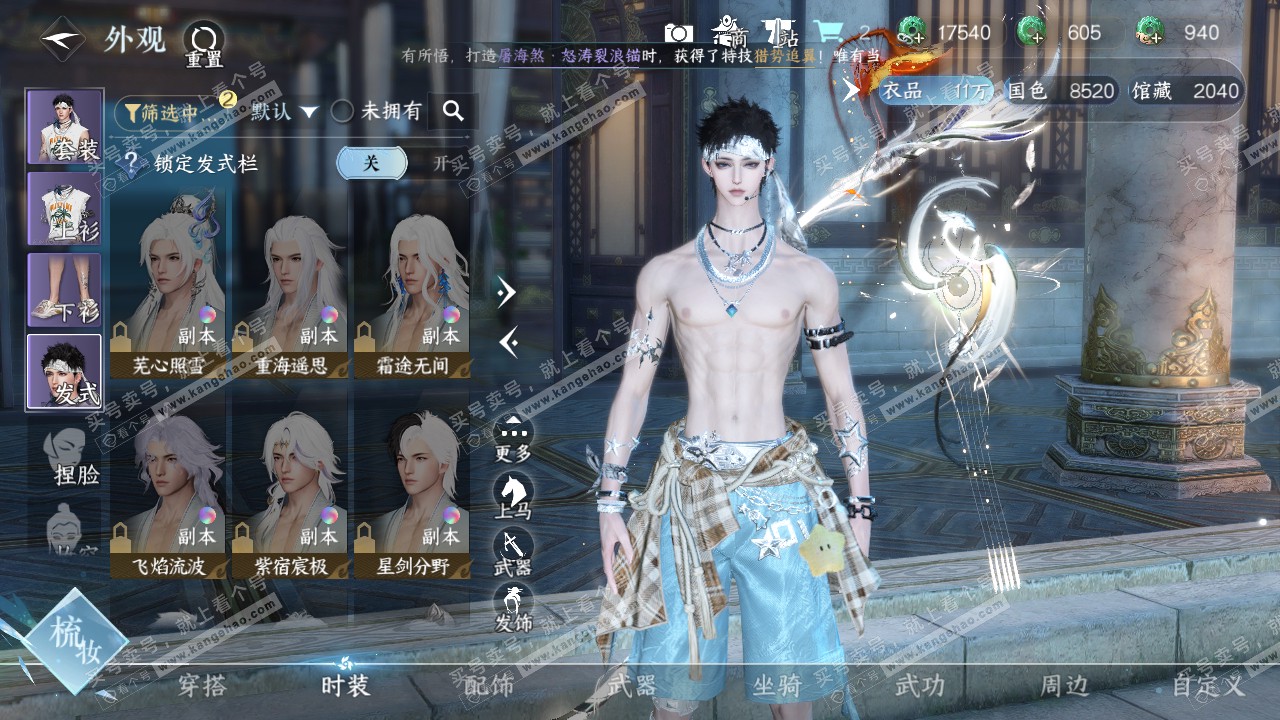Image resolution: width=1280 pixels, height=720 pixels.
Task: Turn hairstyle lock 开 on
Action: tap(440, 163)
